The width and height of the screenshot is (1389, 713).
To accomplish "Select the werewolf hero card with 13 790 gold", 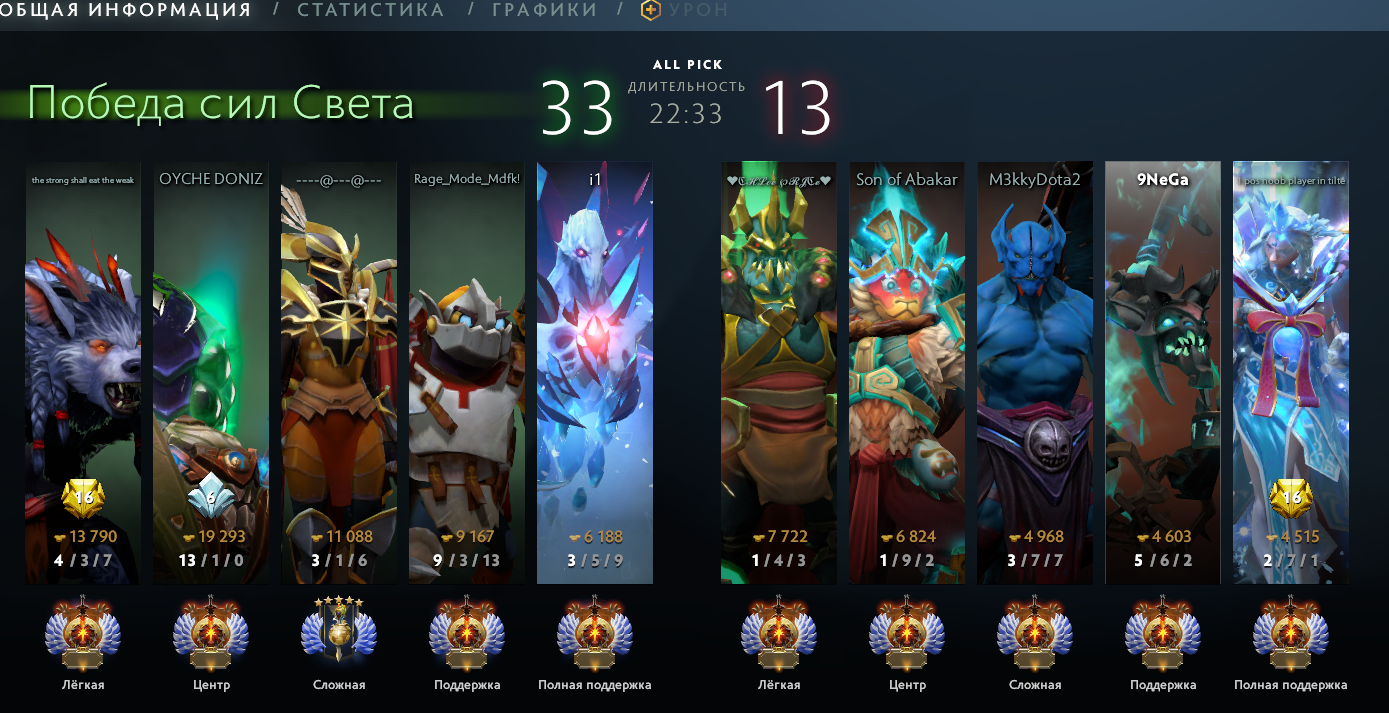I will click(83, 372).
